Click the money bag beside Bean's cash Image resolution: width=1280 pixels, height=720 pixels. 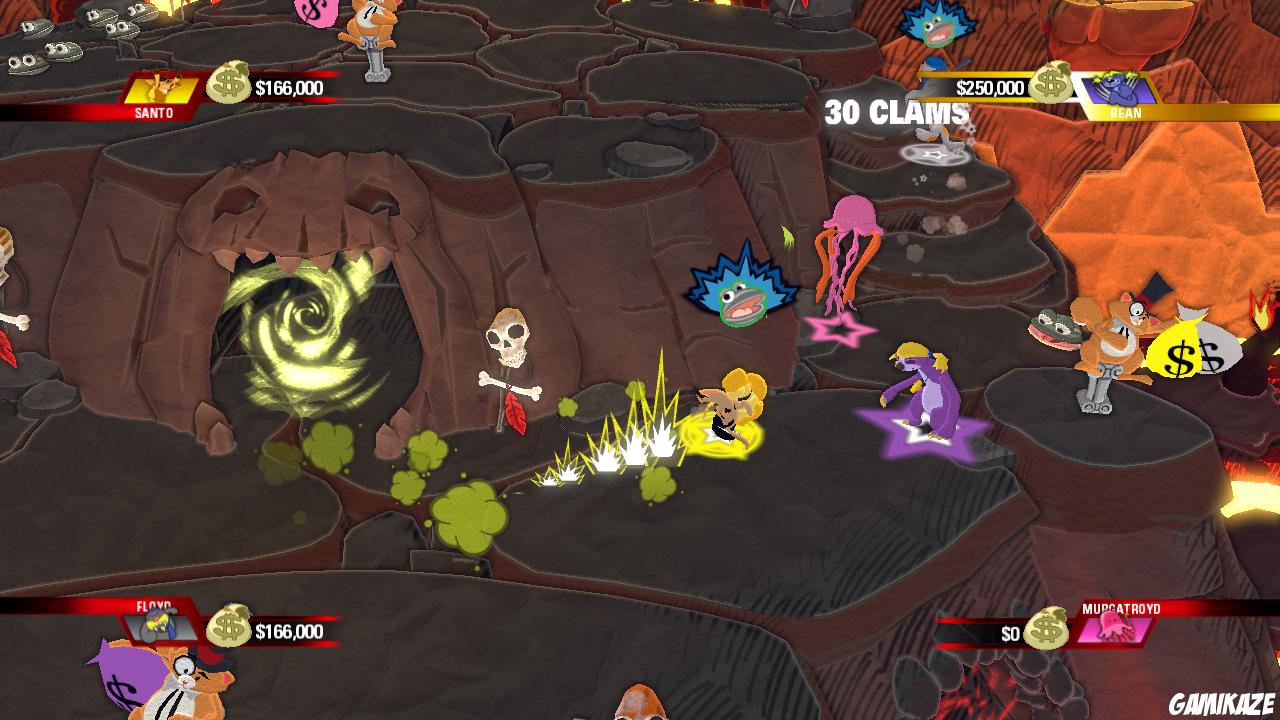[x=1050, y=83]
